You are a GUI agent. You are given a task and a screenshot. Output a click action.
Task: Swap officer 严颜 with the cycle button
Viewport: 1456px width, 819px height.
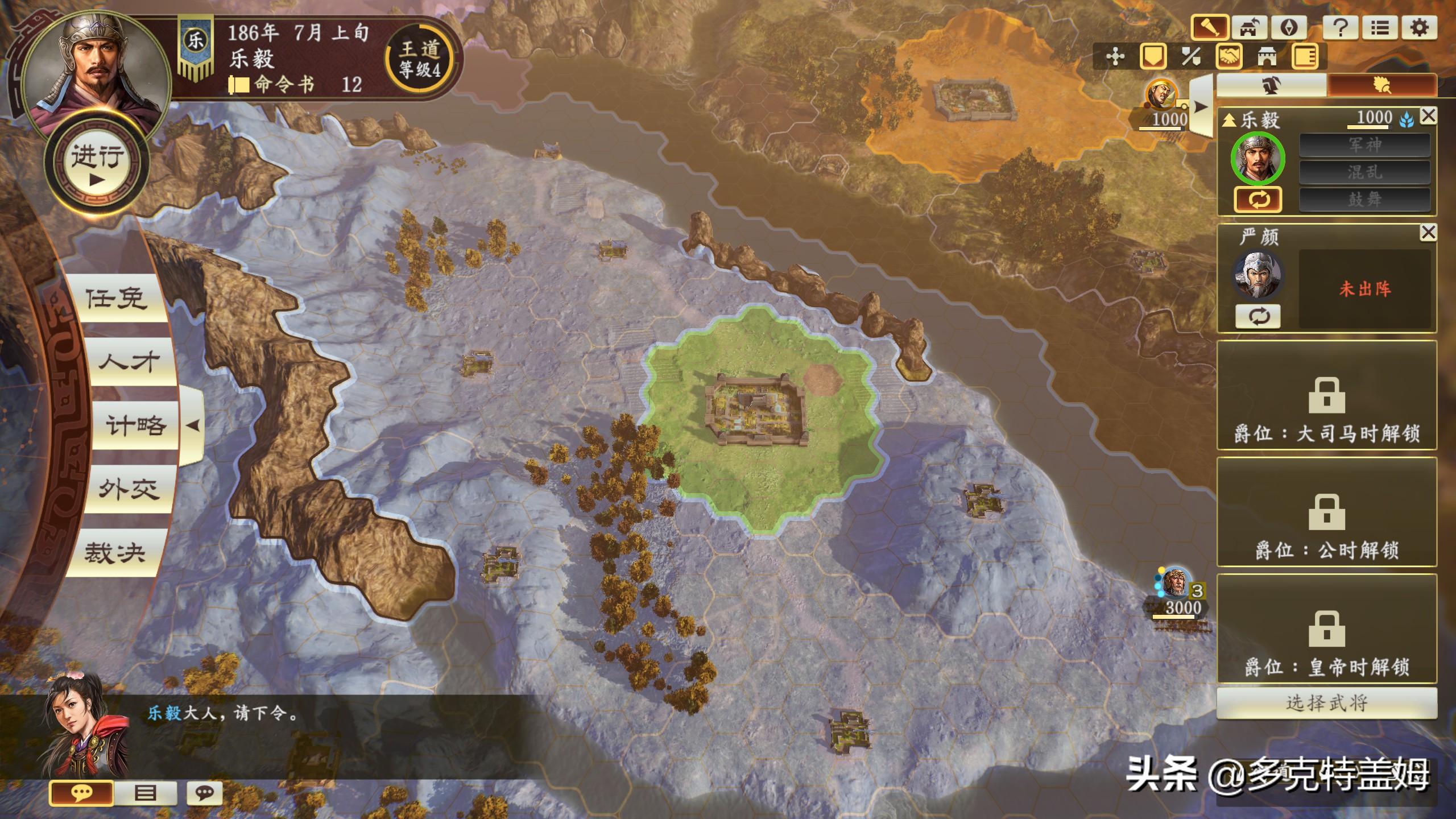tap(1258, 316)
